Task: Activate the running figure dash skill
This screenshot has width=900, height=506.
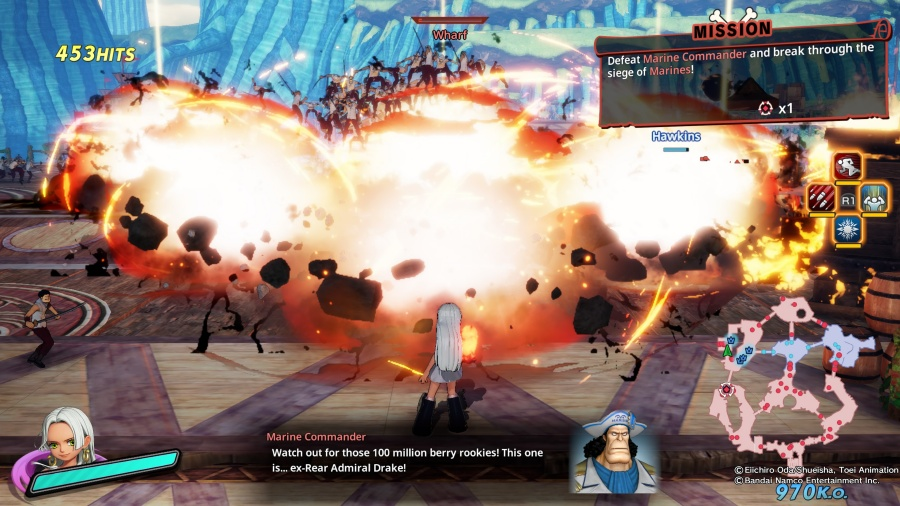Action: click(848, 166)
